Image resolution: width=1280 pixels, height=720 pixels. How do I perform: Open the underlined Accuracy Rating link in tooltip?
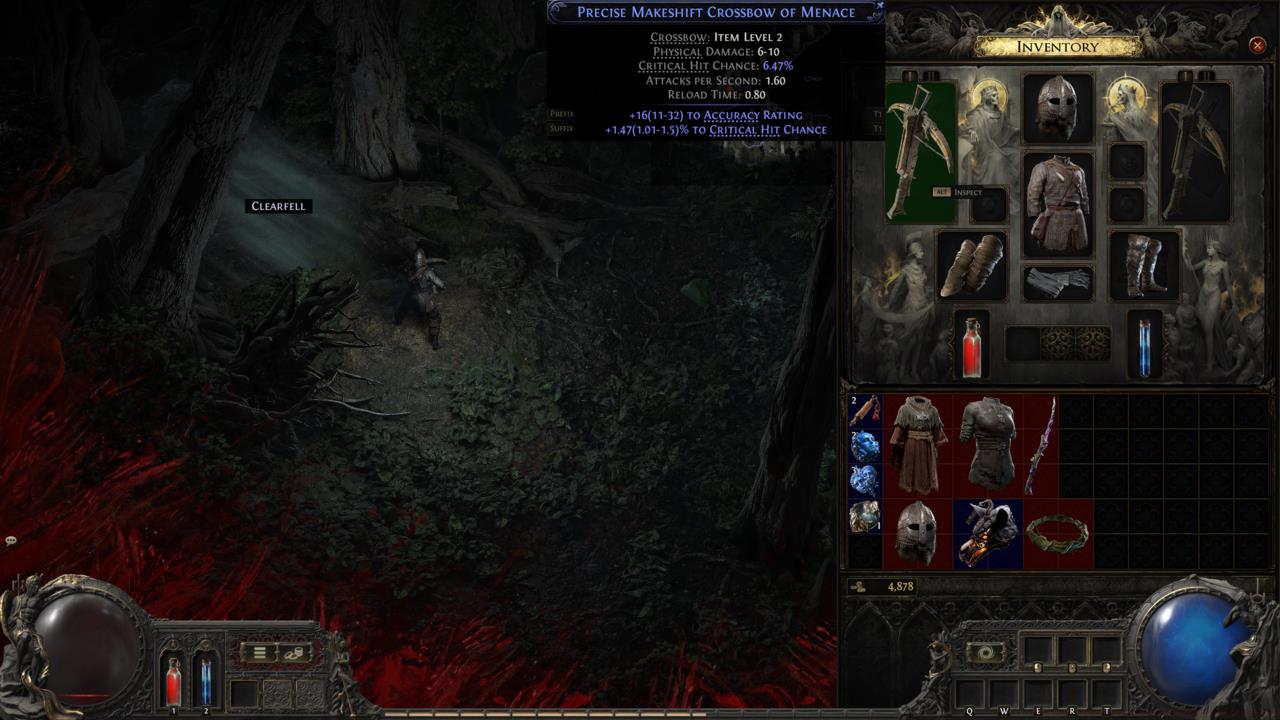755,115
